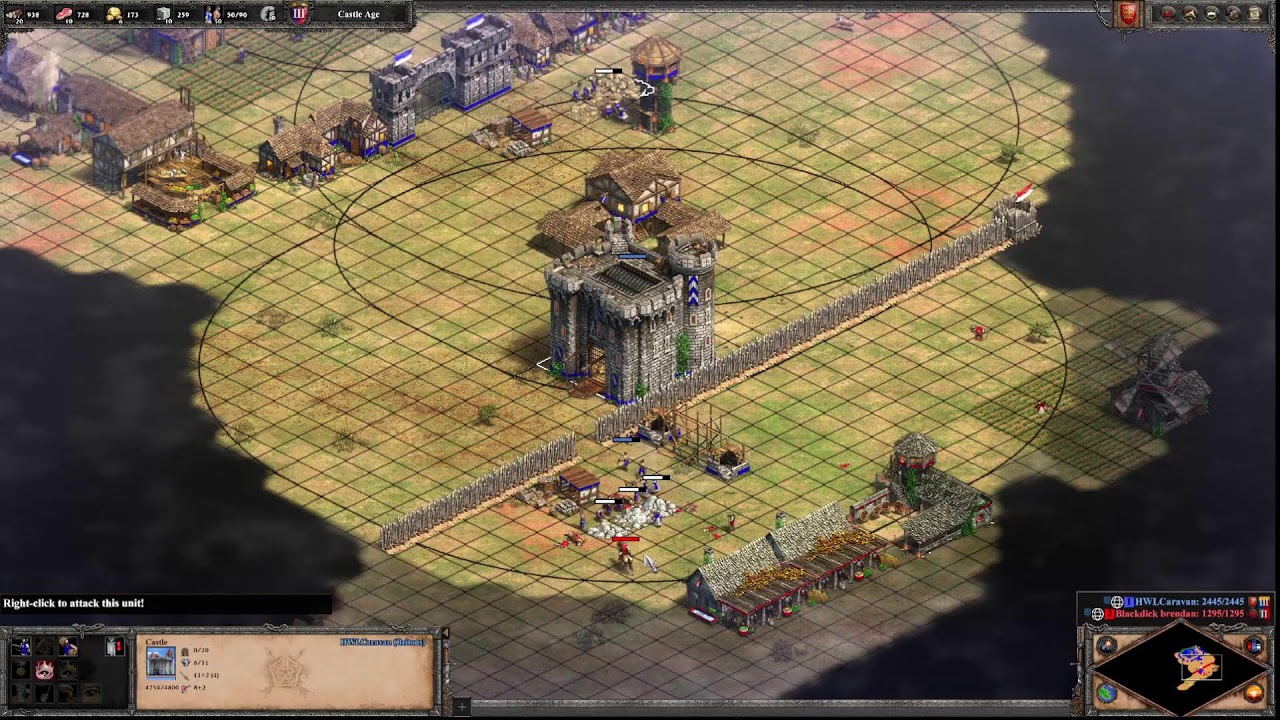This screenshot has height=720, width=1280.
Task: Click the idle villager button in the resource bar
Action: coord(268,14)
